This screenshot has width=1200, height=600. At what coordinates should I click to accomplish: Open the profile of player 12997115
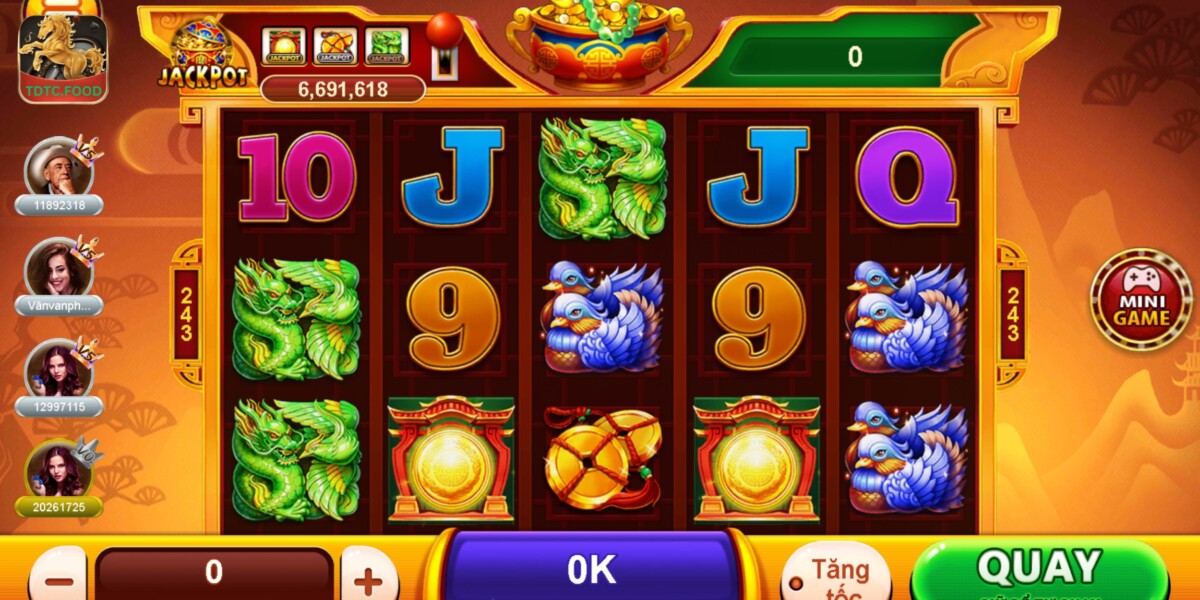tap(59, 370)
